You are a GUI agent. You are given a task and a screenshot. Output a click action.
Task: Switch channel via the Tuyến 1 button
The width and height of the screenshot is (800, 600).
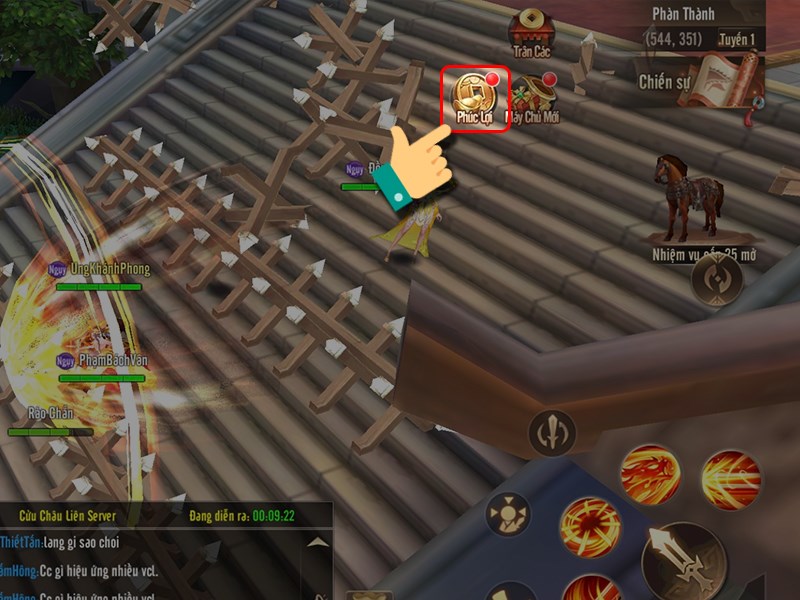click(x=736, y=40)
